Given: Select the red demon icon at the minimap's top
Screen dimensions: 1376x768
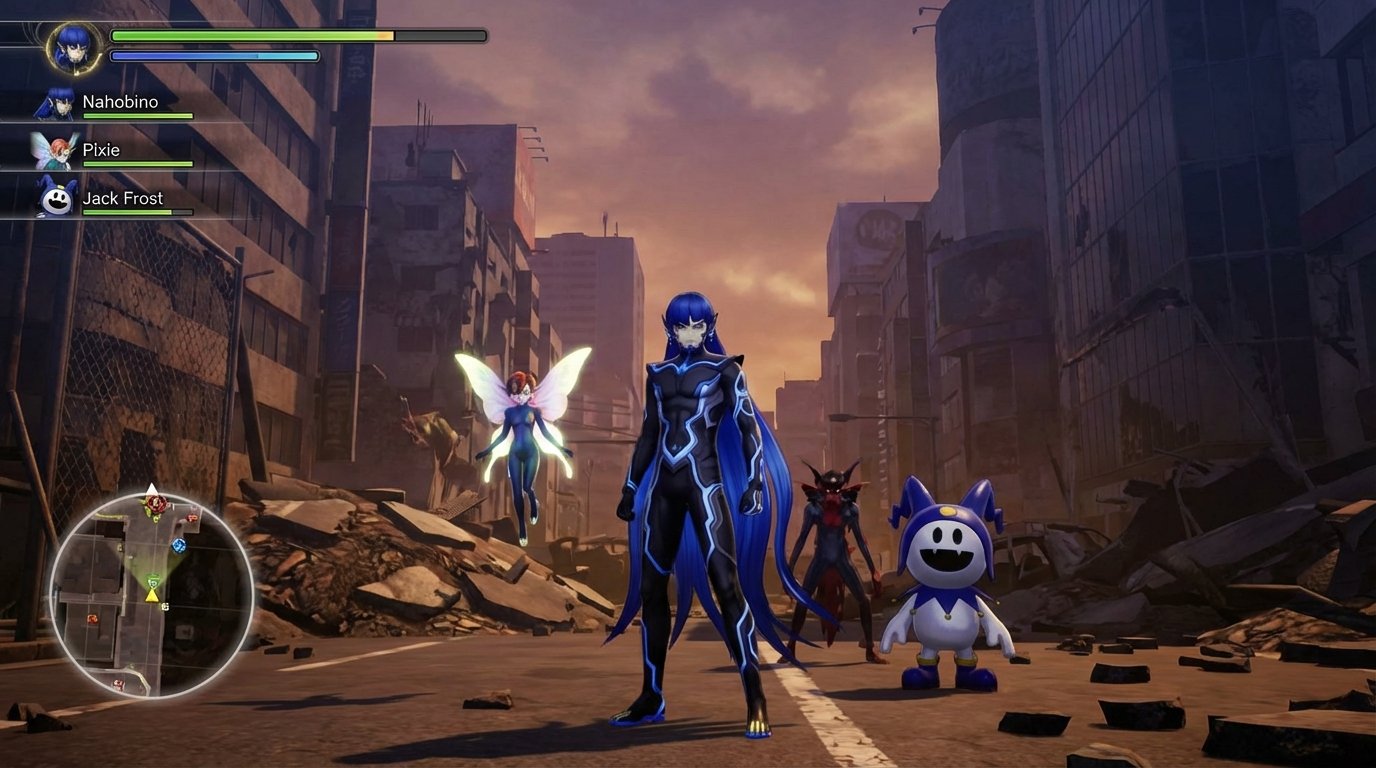Looking at the screenshot, I should (155, 503).
